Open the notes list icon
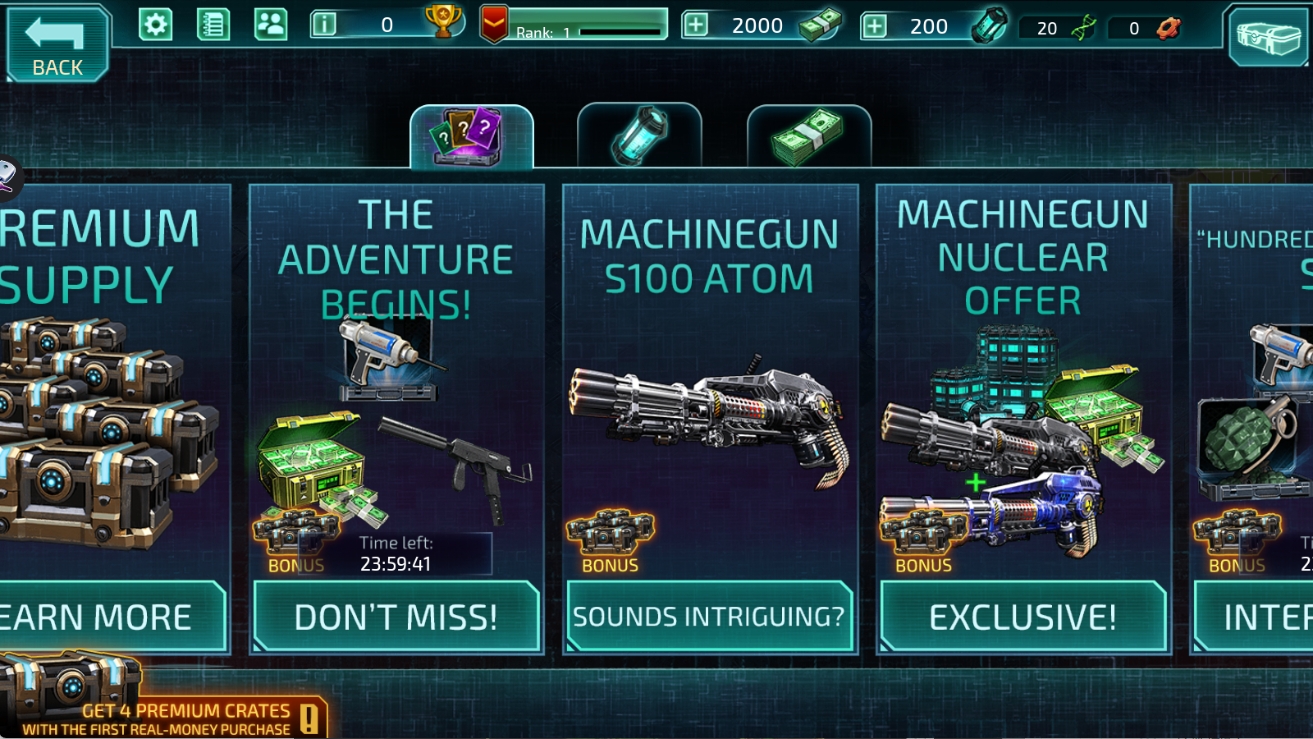Image resolution: width=1313 pixels, height=739 pixels. 213,25
